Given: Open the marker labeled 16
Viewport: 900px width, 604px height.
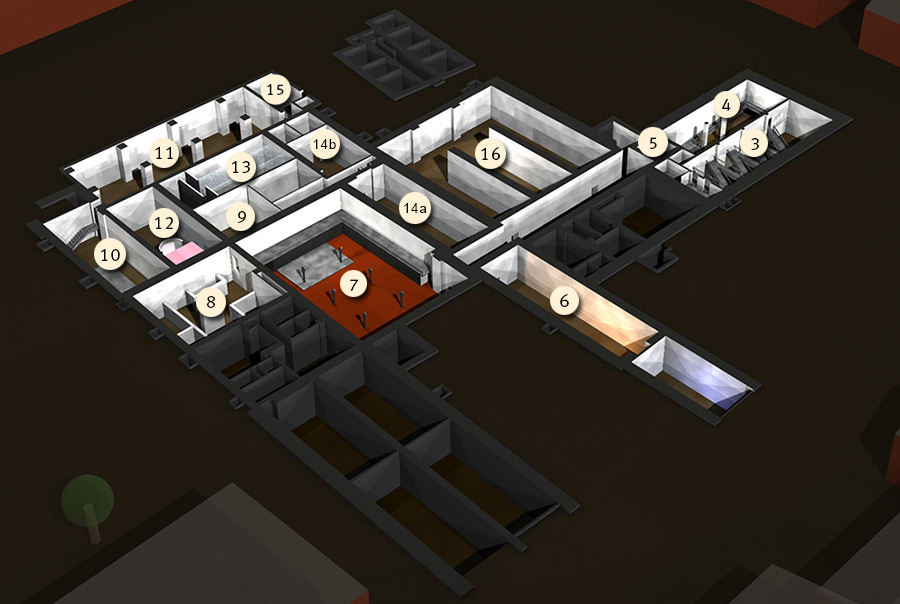Looking at the screenshot, I should (x=489, y=155).
